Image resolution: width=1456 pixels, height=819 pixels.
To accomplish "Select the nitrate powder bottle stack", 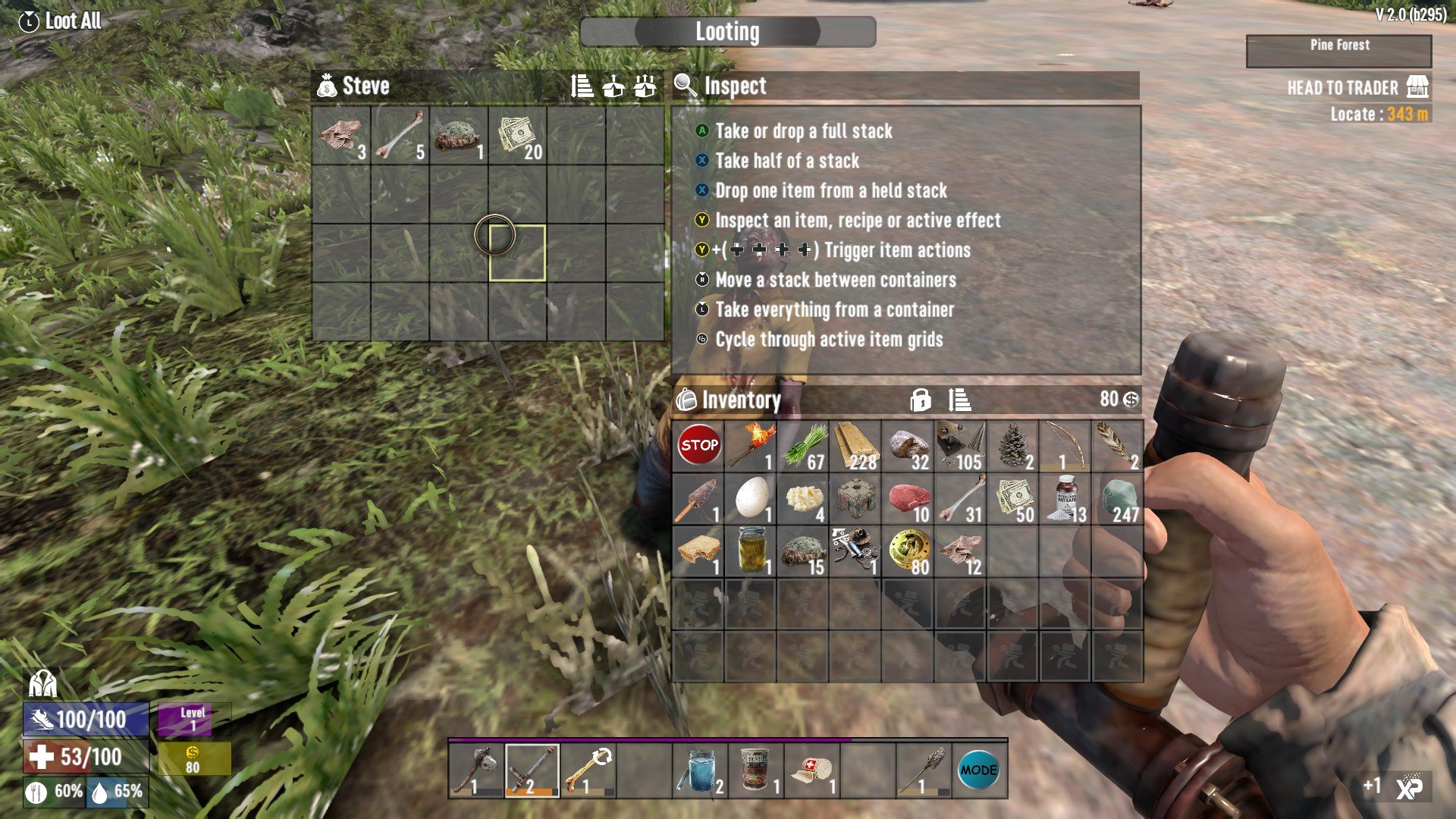I will 1065,499.
